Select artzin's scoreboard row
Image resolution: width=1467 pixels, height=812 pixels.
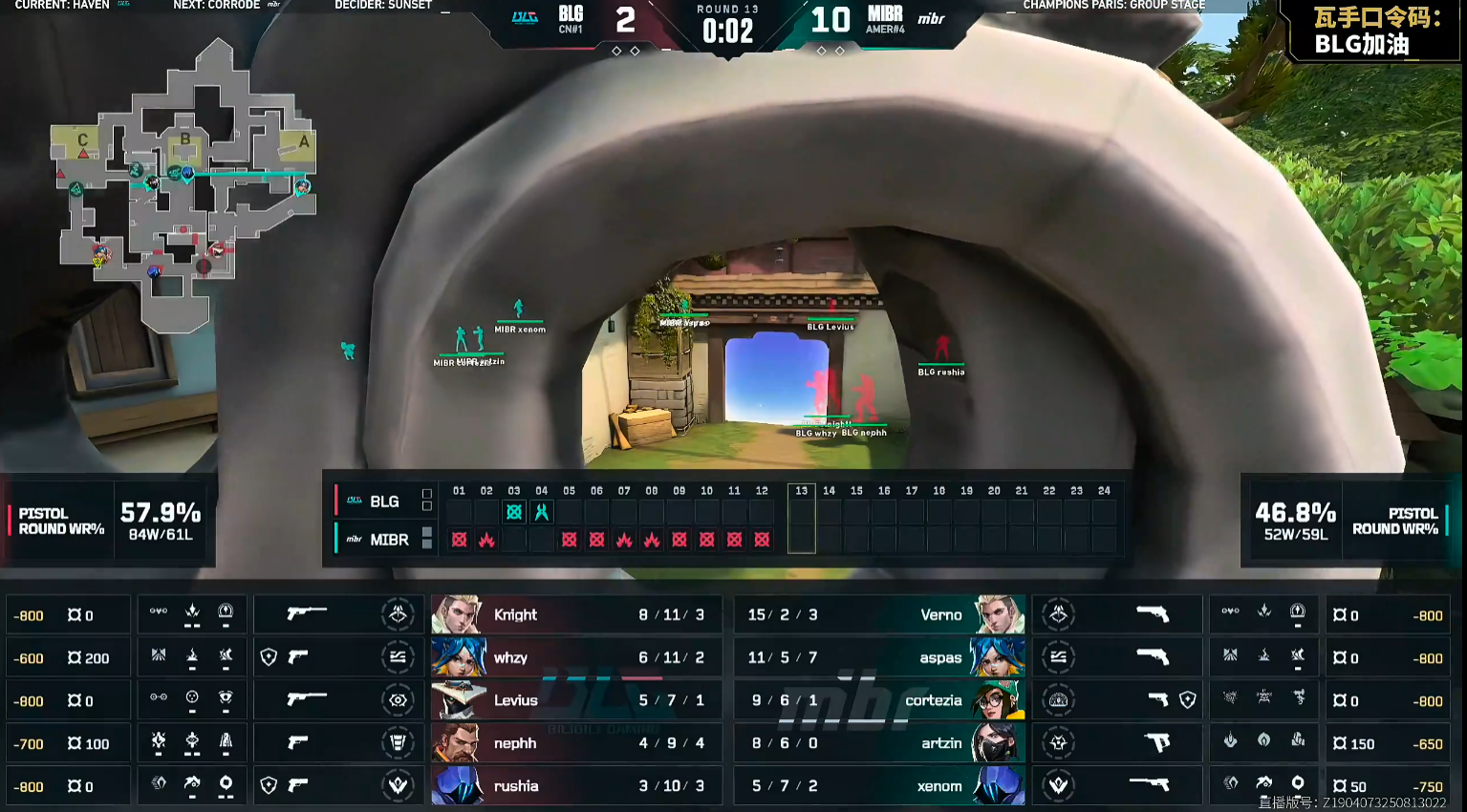pos(879,743)
